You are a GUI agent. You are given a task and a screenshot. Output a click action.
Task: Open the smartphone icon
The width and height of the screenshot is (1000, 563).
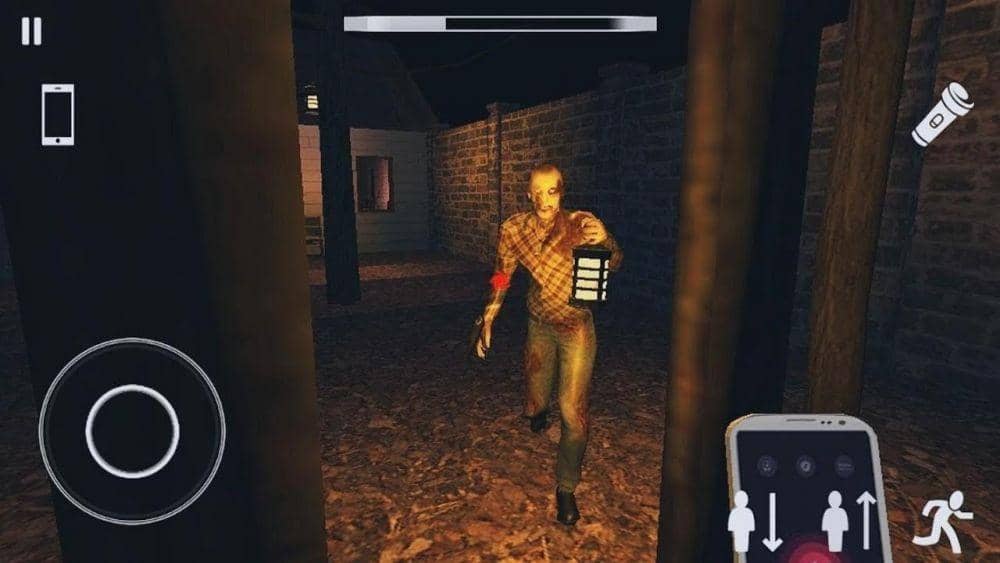57,114
